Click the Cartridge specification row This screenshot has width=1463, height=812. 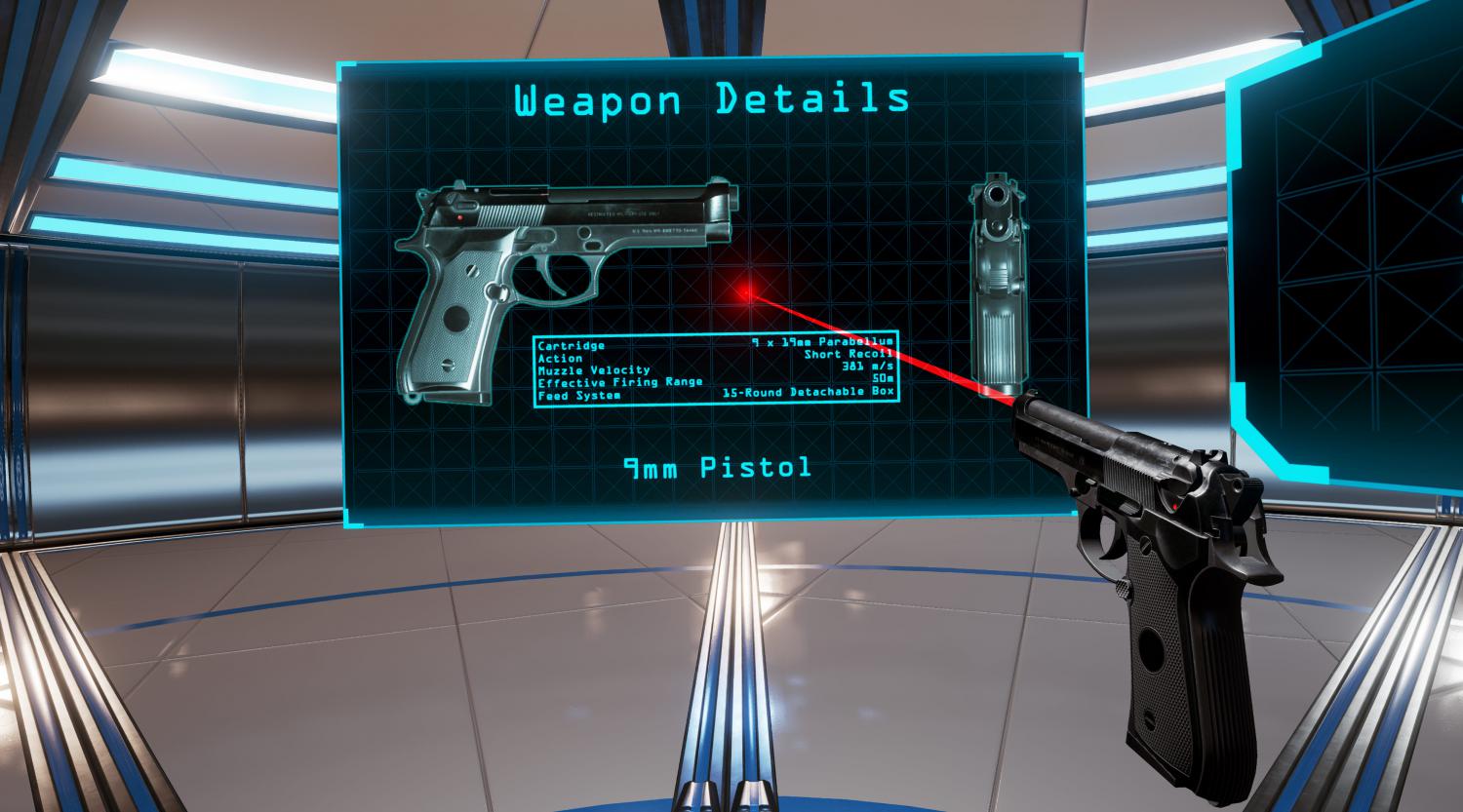click(571, 345)
